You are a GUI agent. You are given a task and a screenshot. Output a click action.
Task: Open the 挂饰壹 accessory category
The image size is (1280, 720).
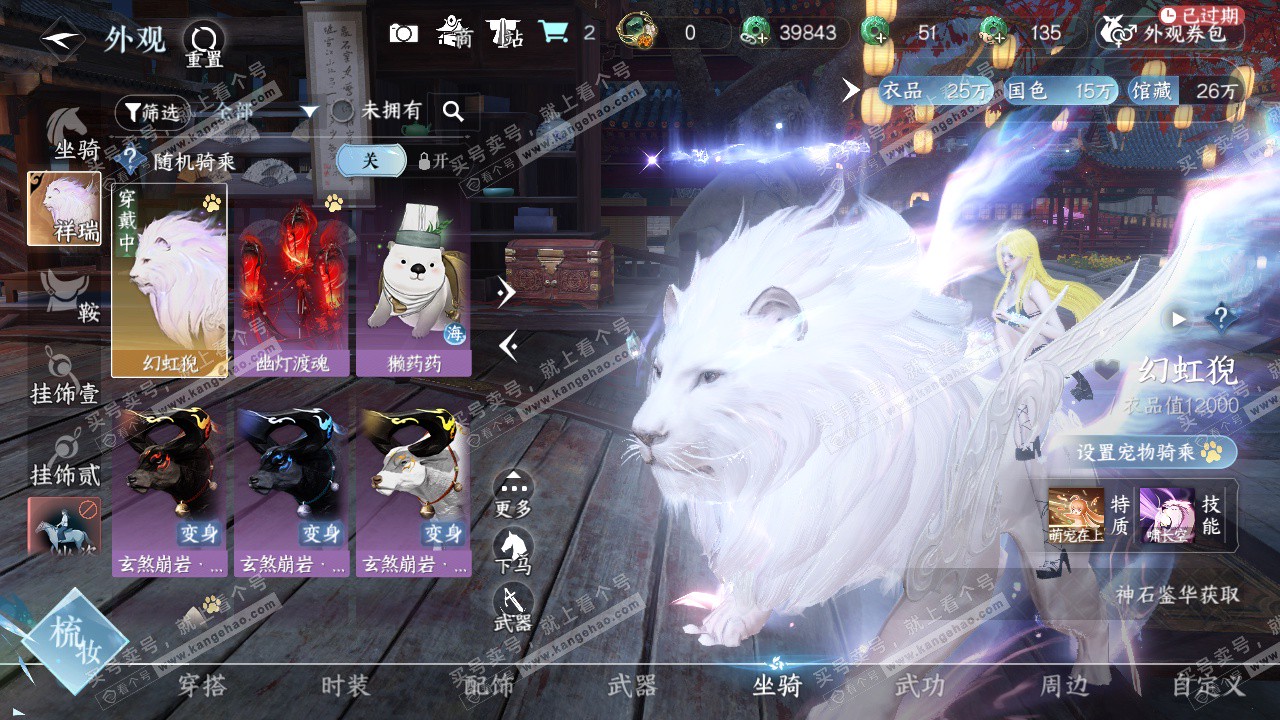pyautogui.click(x=66, y=382)
